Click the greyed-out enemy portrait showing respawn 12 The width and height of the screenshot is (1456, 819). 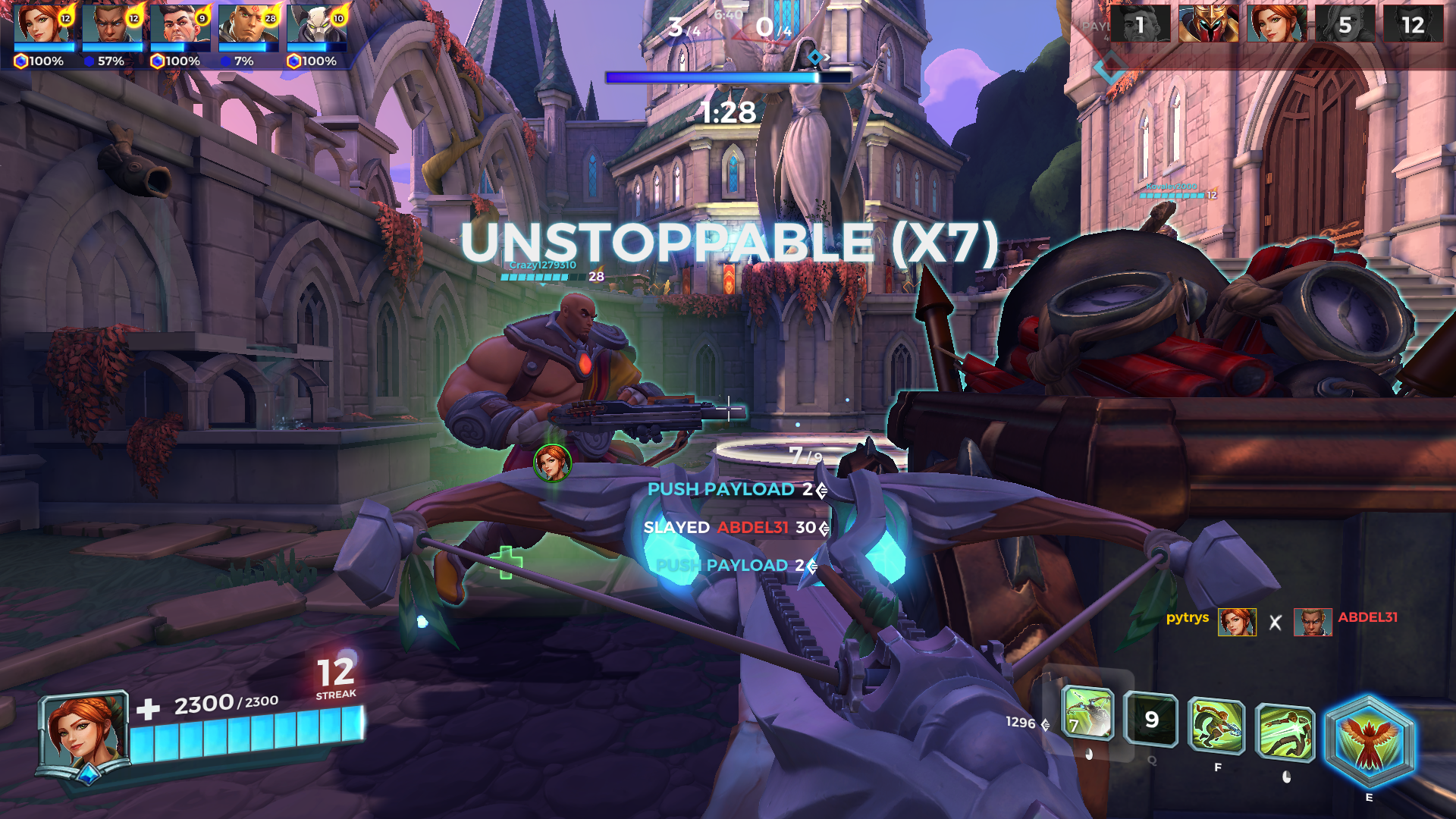pyautogui.click(x=1413, y=25)
